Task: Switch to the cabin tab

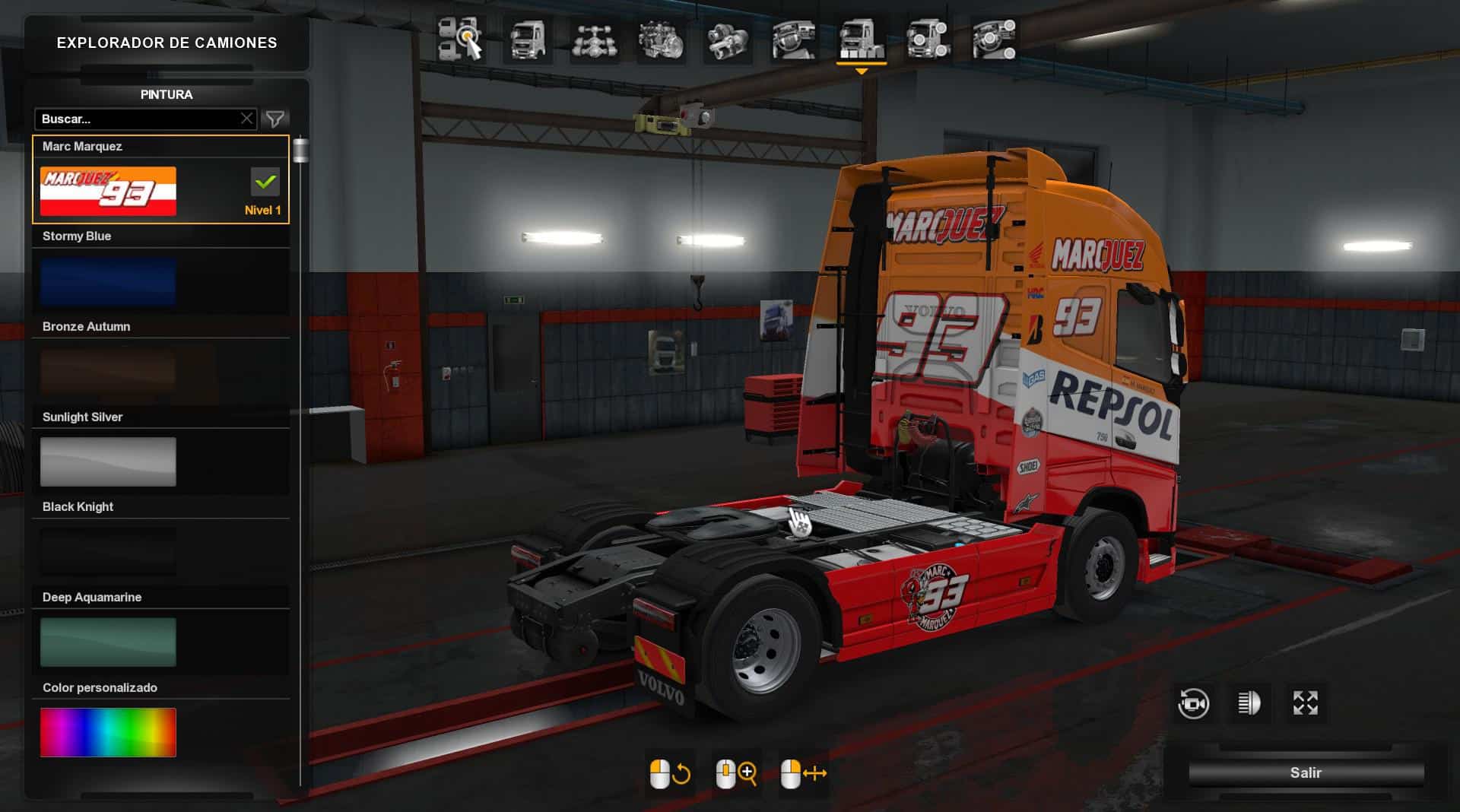Action: (x=528, y=39)
